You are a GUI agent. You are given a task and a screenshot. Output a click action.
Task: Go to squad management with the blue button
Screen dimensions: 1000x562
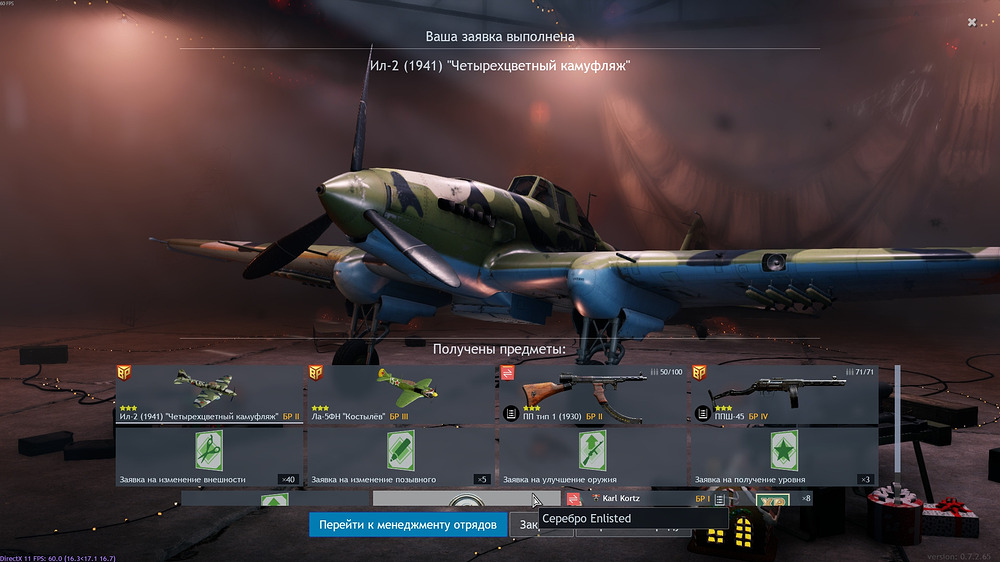pyautogui.click(x=408, y=524)
